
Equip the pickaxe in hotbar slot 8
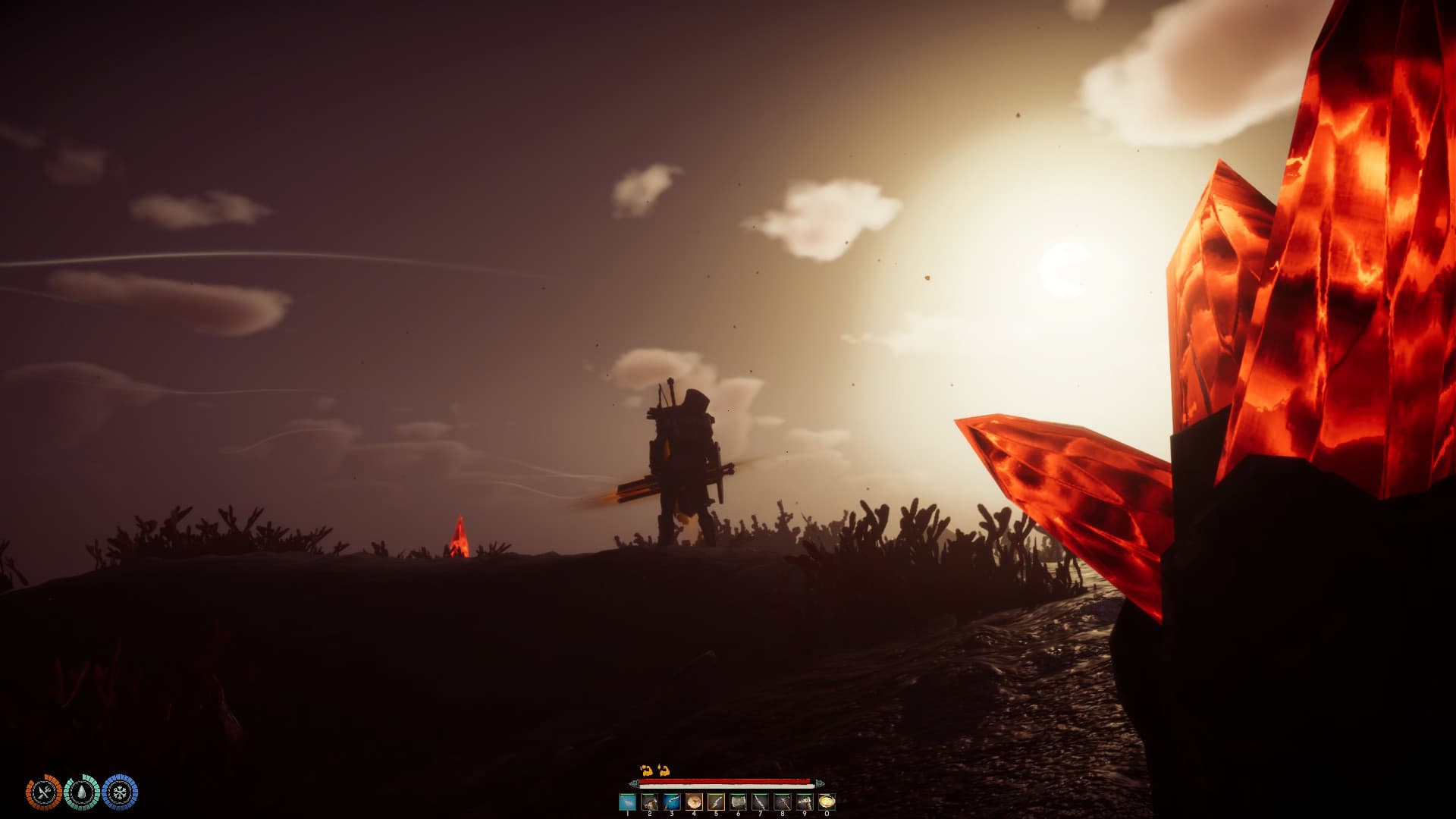click(x=783, y=802)
